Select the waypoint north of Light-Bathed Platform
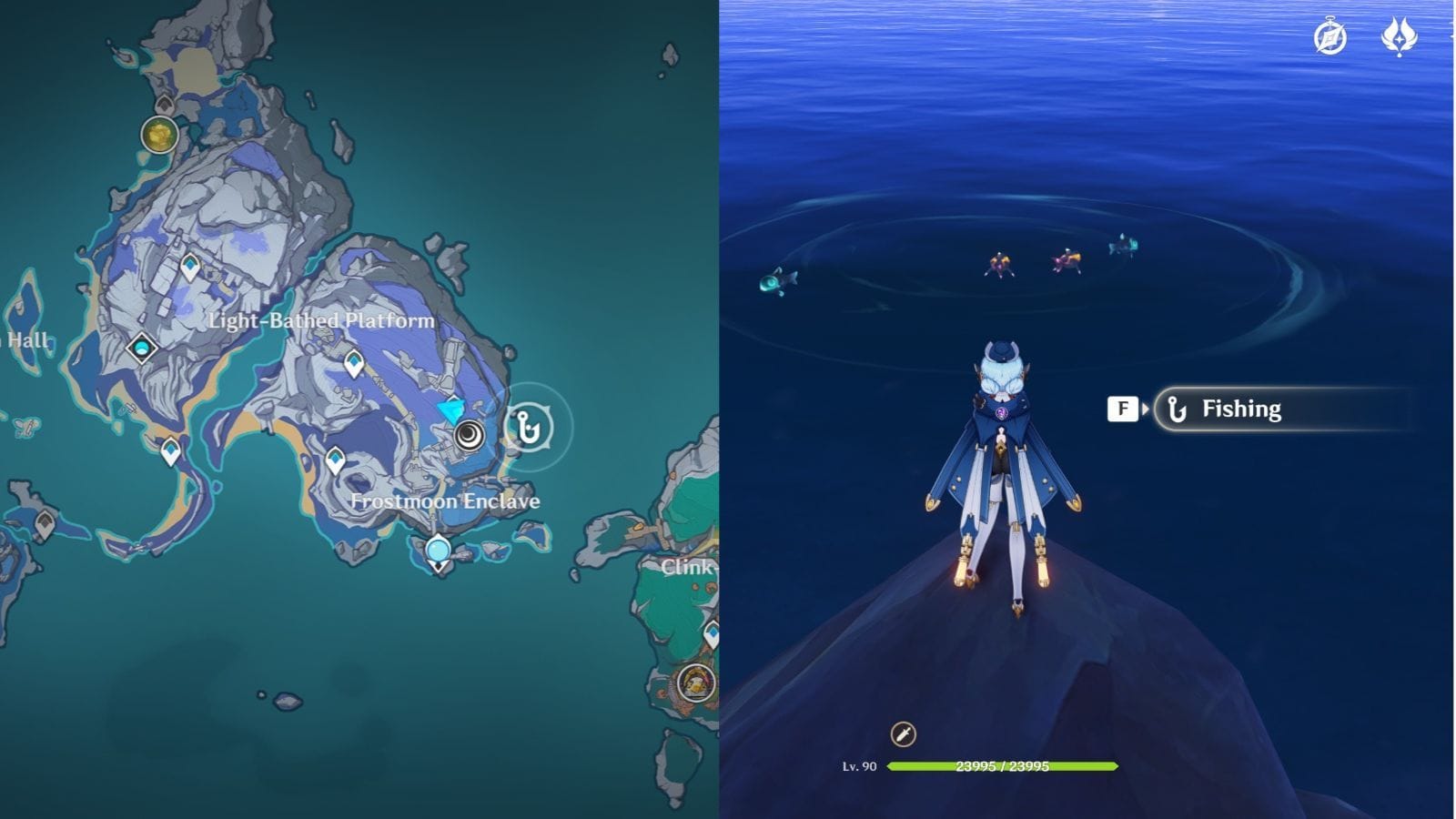 pos(189,264)
